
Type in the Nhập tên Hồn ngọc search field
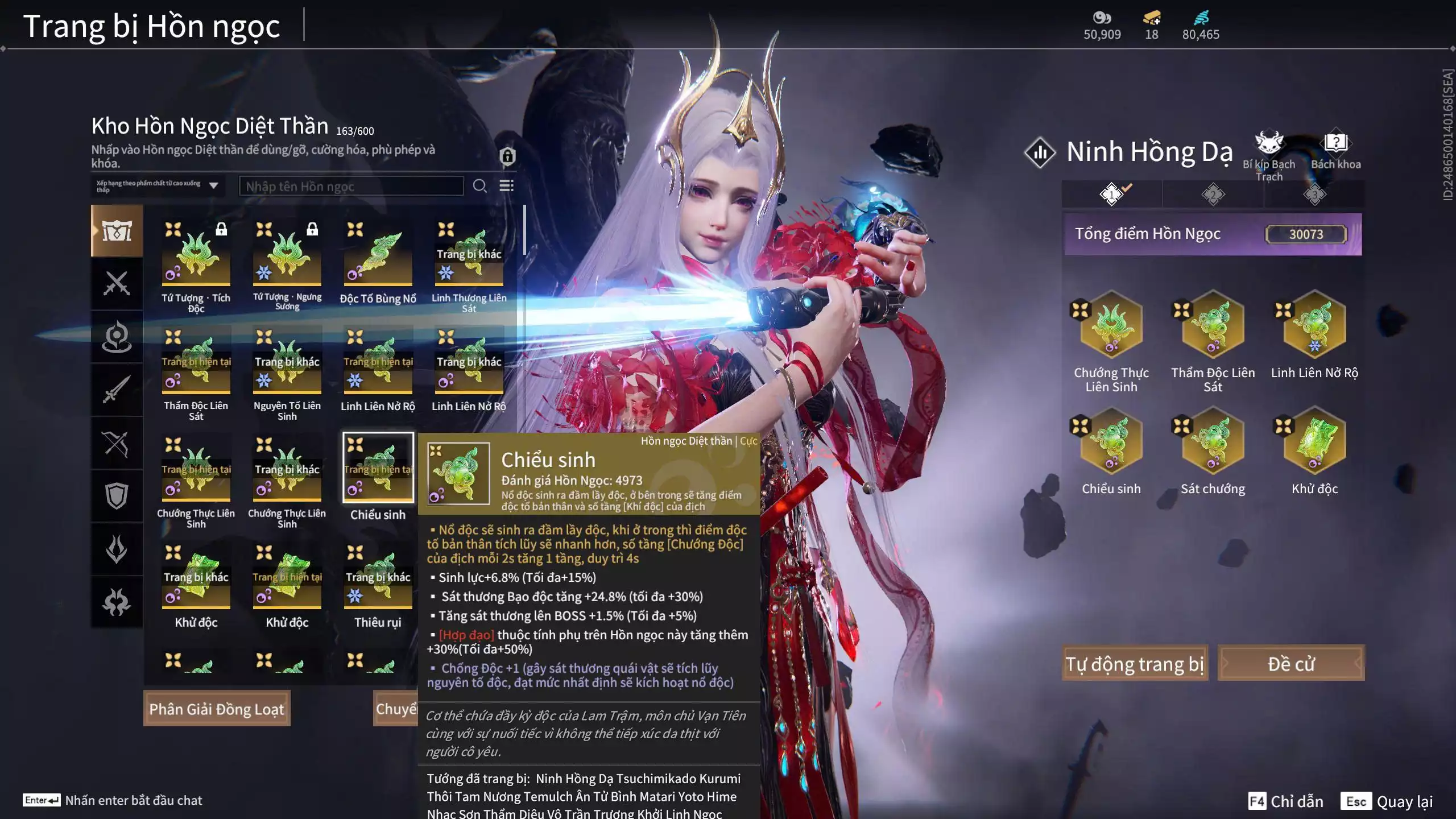click(351, 186)
